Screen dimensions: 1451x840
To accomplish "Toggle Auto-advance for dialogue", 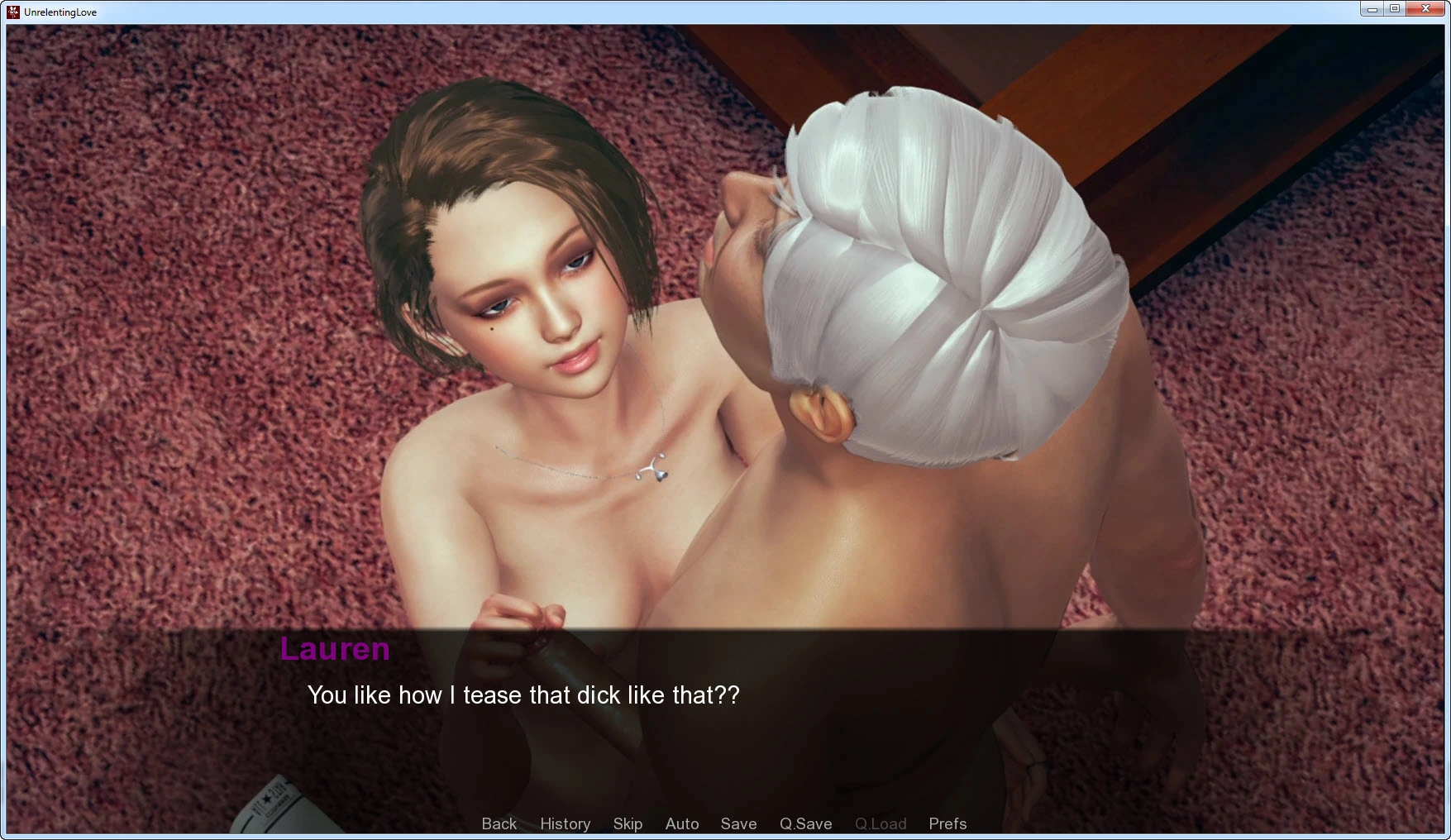I will click(682, 823).
